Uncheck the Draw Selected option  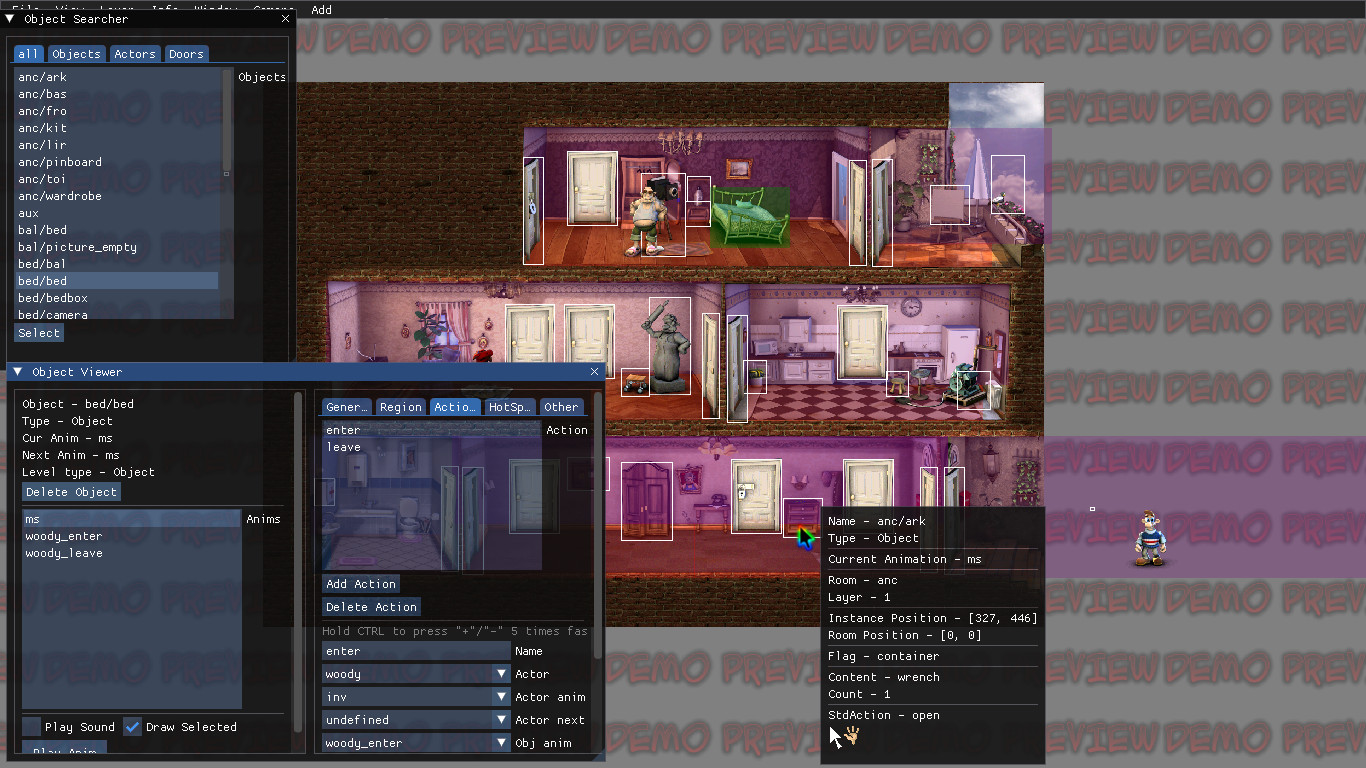[132, 727]
